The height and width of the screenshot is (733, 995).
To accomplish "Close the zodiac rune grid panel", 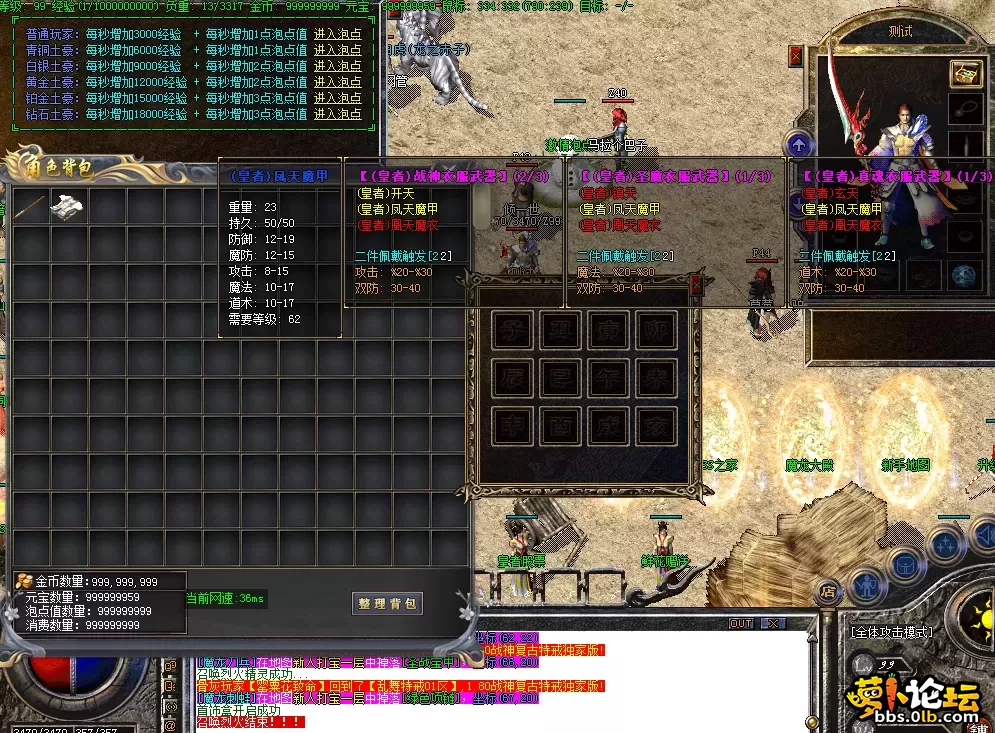I will pos(696,284).
